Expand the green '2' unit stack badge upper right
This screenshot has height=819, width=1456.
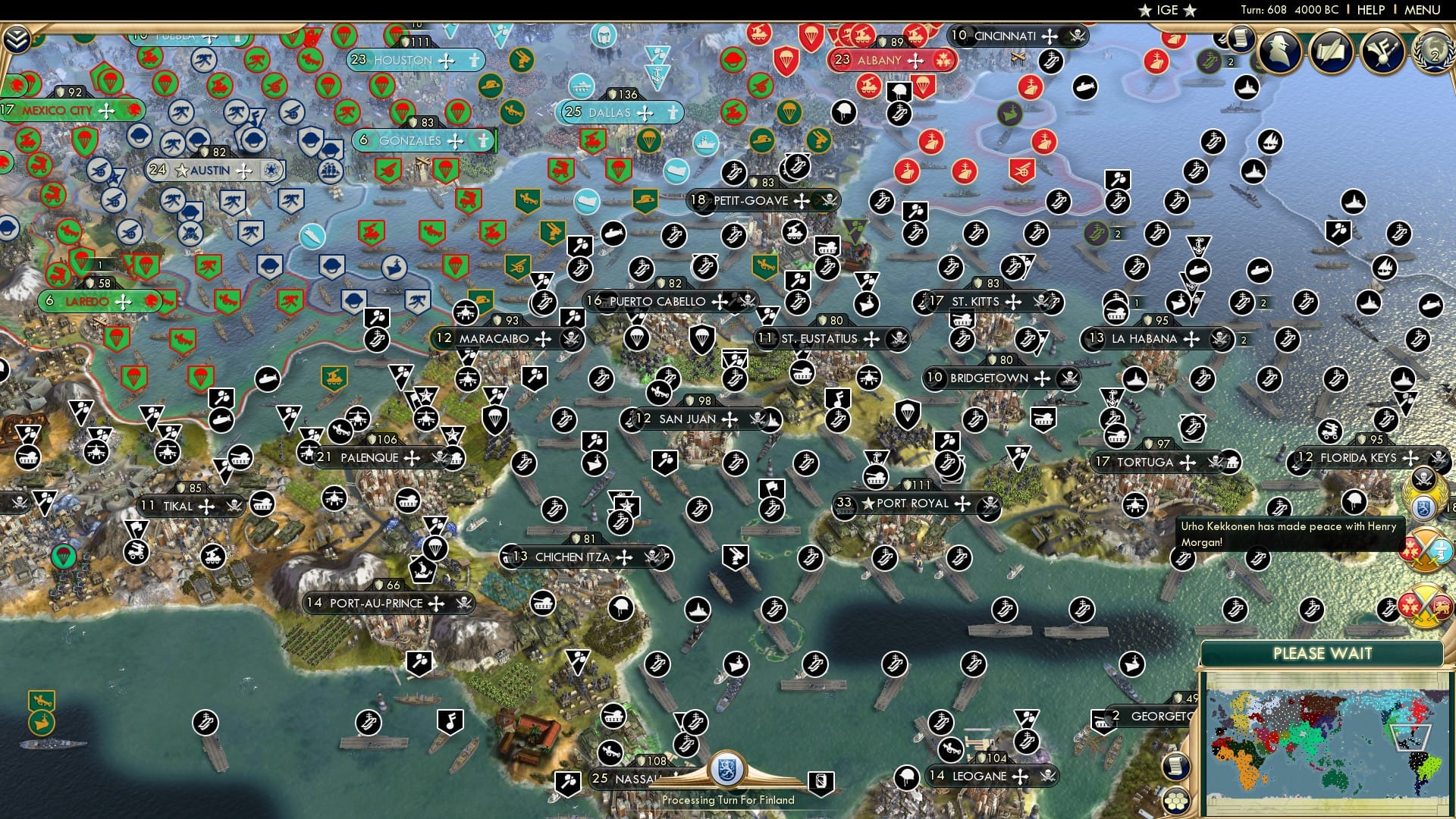[1232, 61]
